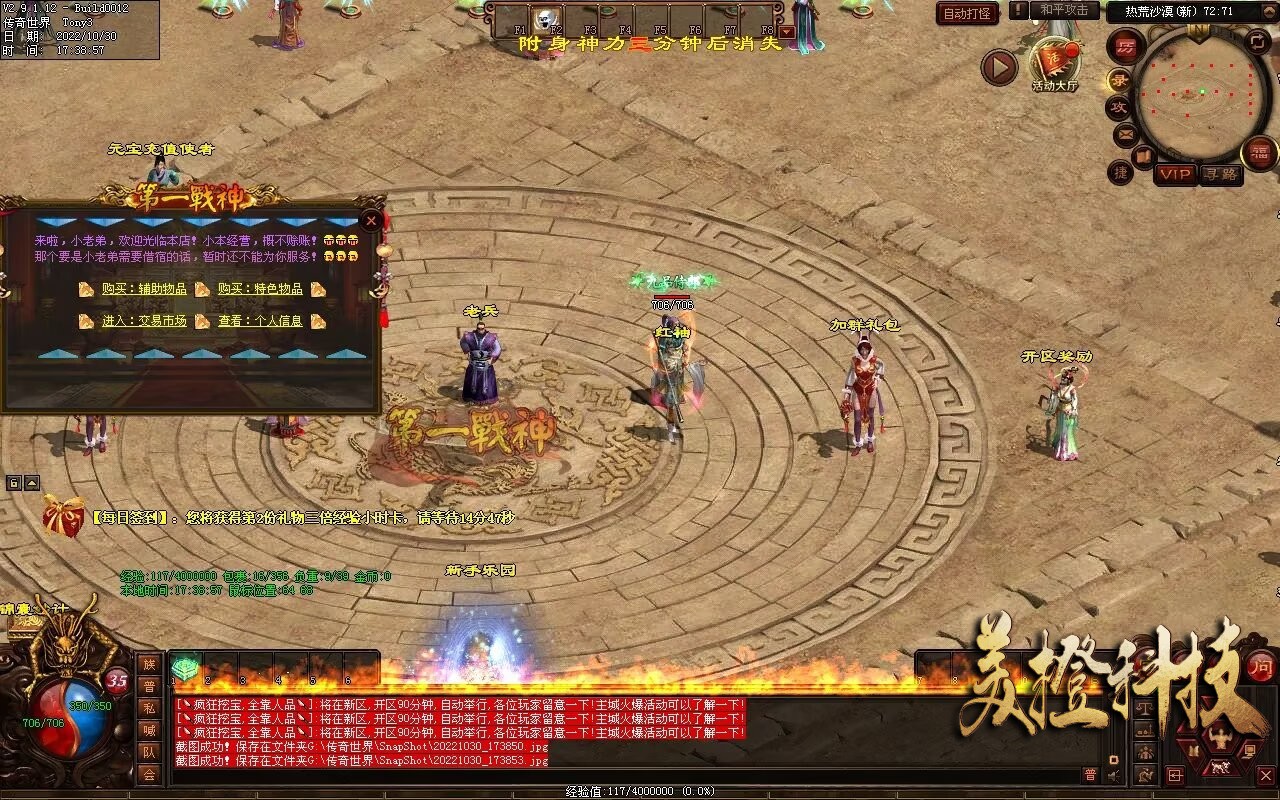This screenshot has width=1280, height=800.
Task: Open the 问 help button
Action: click(1261, 667)
